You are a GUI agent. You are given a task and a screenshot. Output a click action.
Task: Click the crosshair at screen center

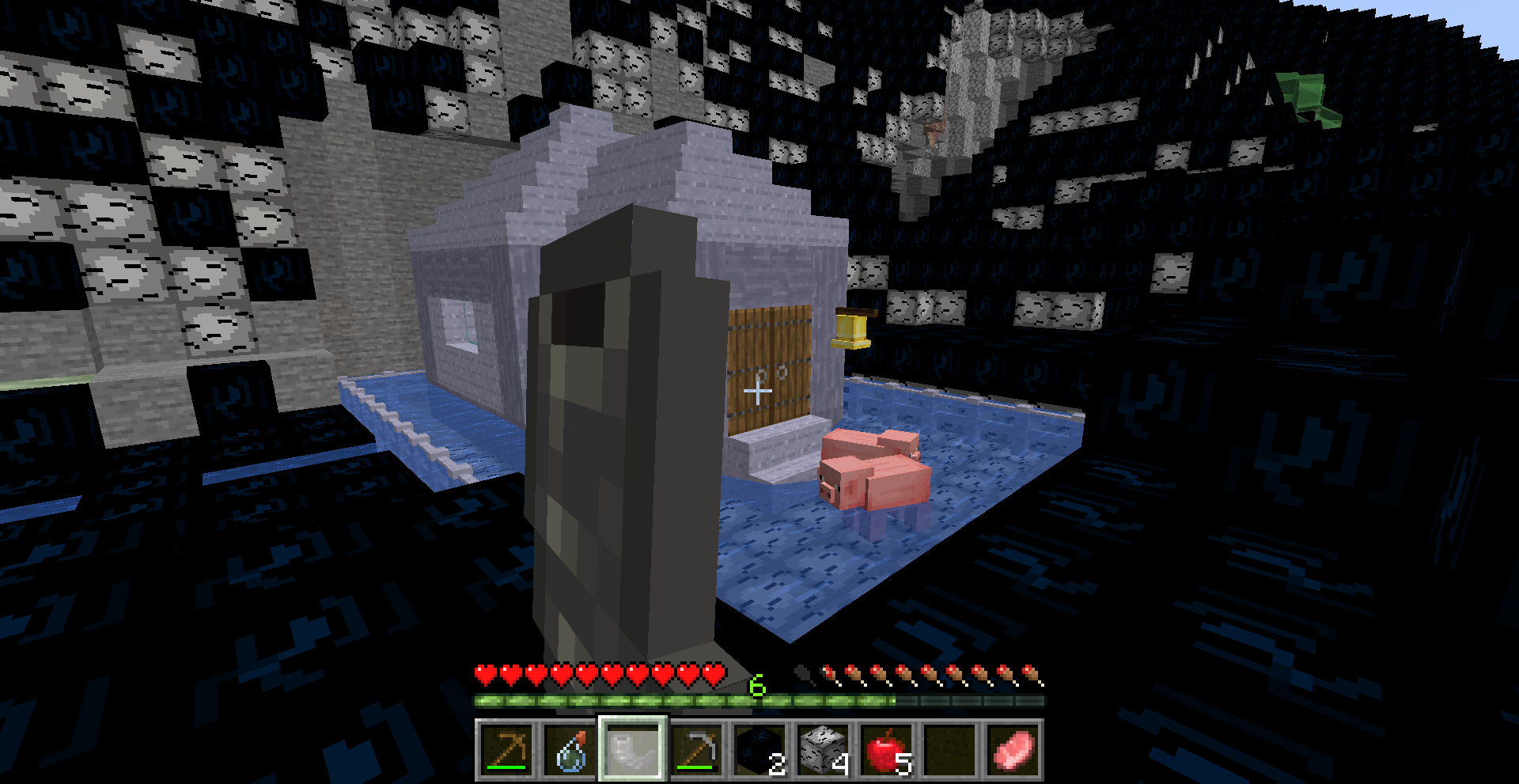(757, 389)
